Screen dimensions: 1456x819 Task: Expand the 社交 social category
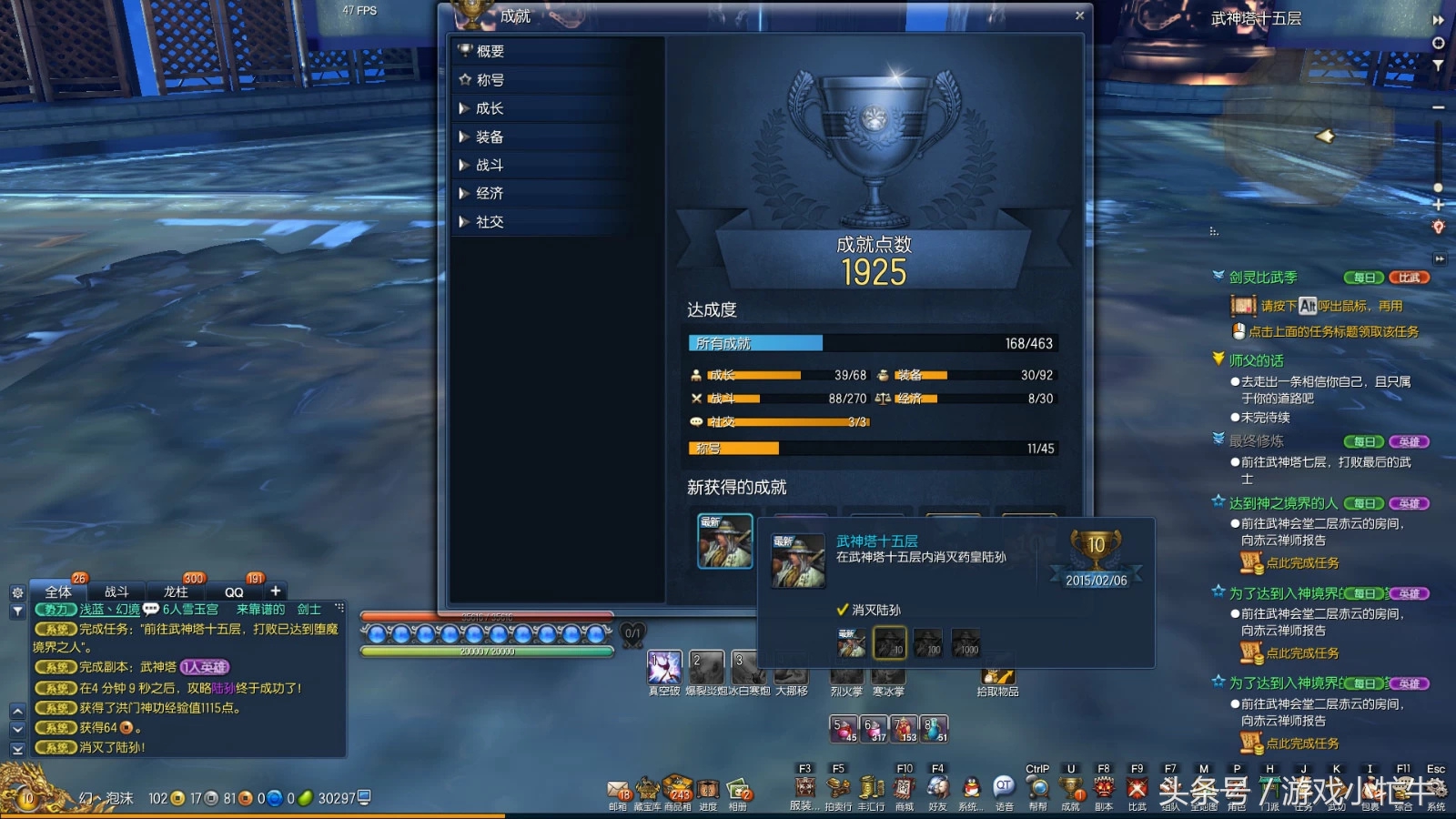coord(489,222)
